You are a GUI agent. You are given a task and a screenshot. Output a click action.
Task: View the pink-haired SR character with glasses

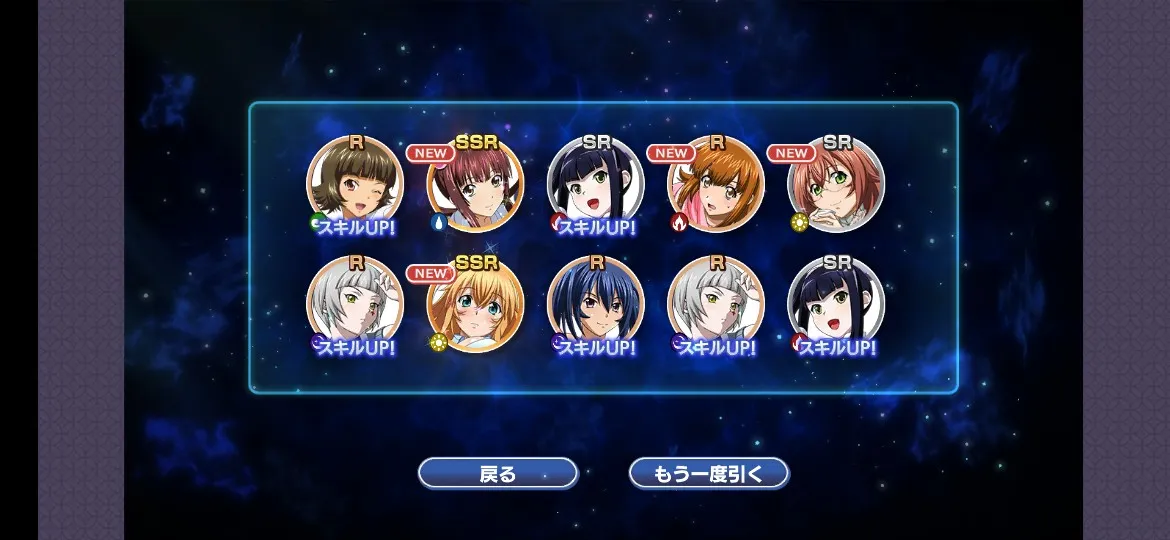pos(836,185)
